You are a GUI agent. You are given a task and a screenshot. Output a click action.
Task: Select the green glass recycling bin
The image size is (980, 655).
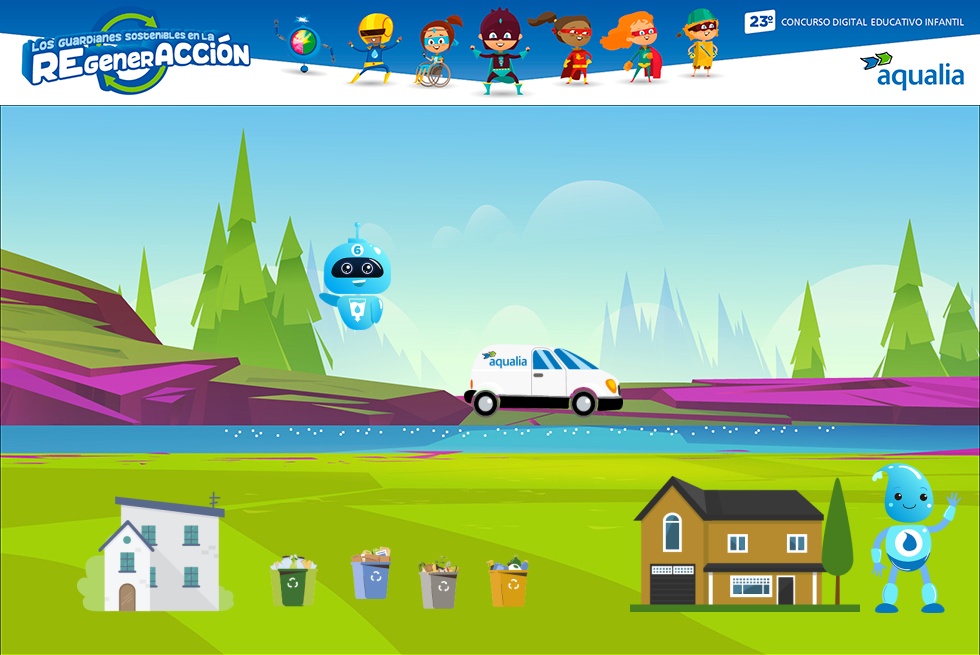click(292, 583)
